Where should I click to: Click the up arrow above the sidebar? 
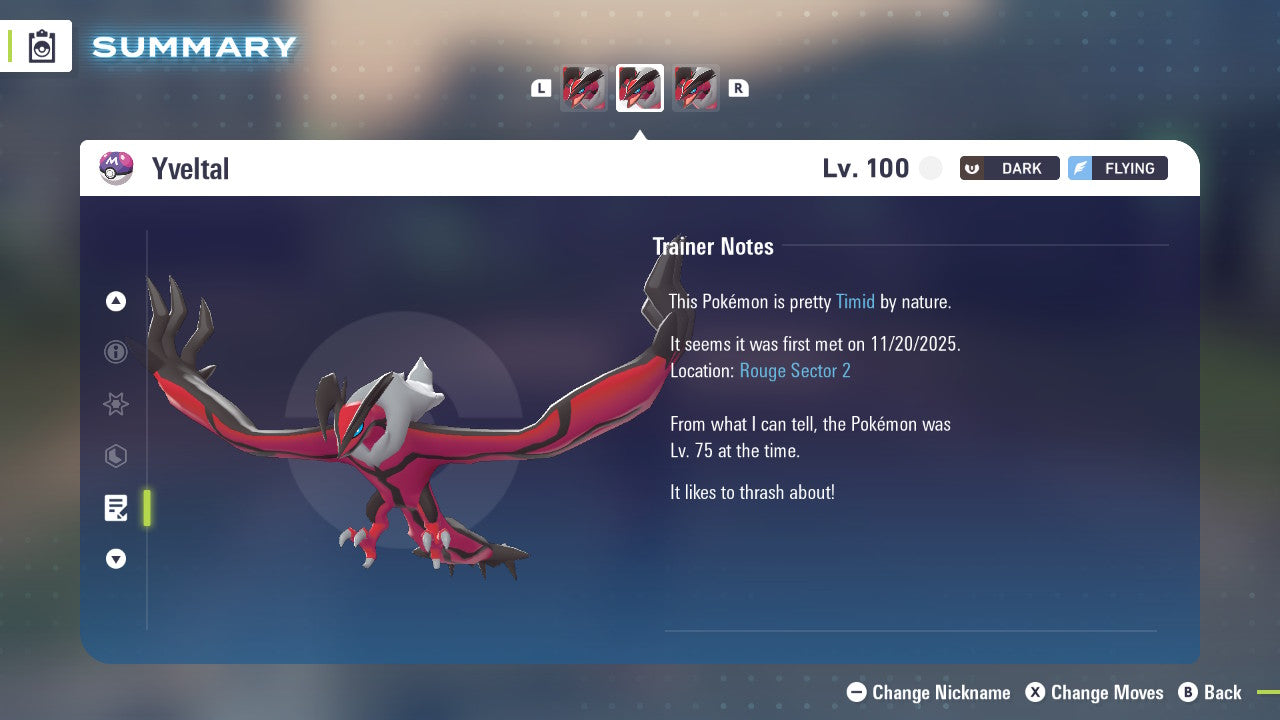click(x=115, y=300)
